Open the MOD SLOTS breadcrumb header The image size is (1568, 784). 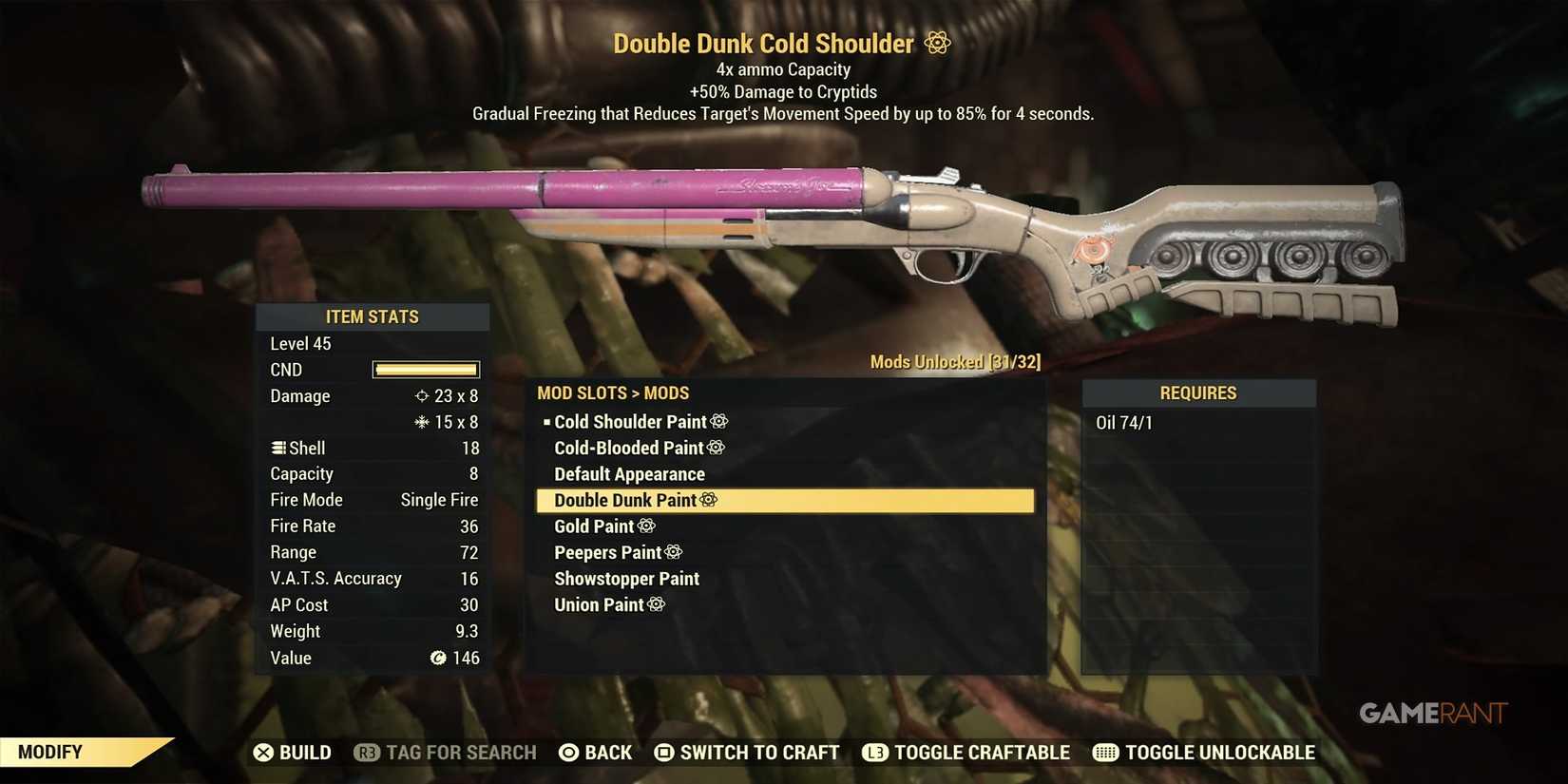click(x=583, y=392)
